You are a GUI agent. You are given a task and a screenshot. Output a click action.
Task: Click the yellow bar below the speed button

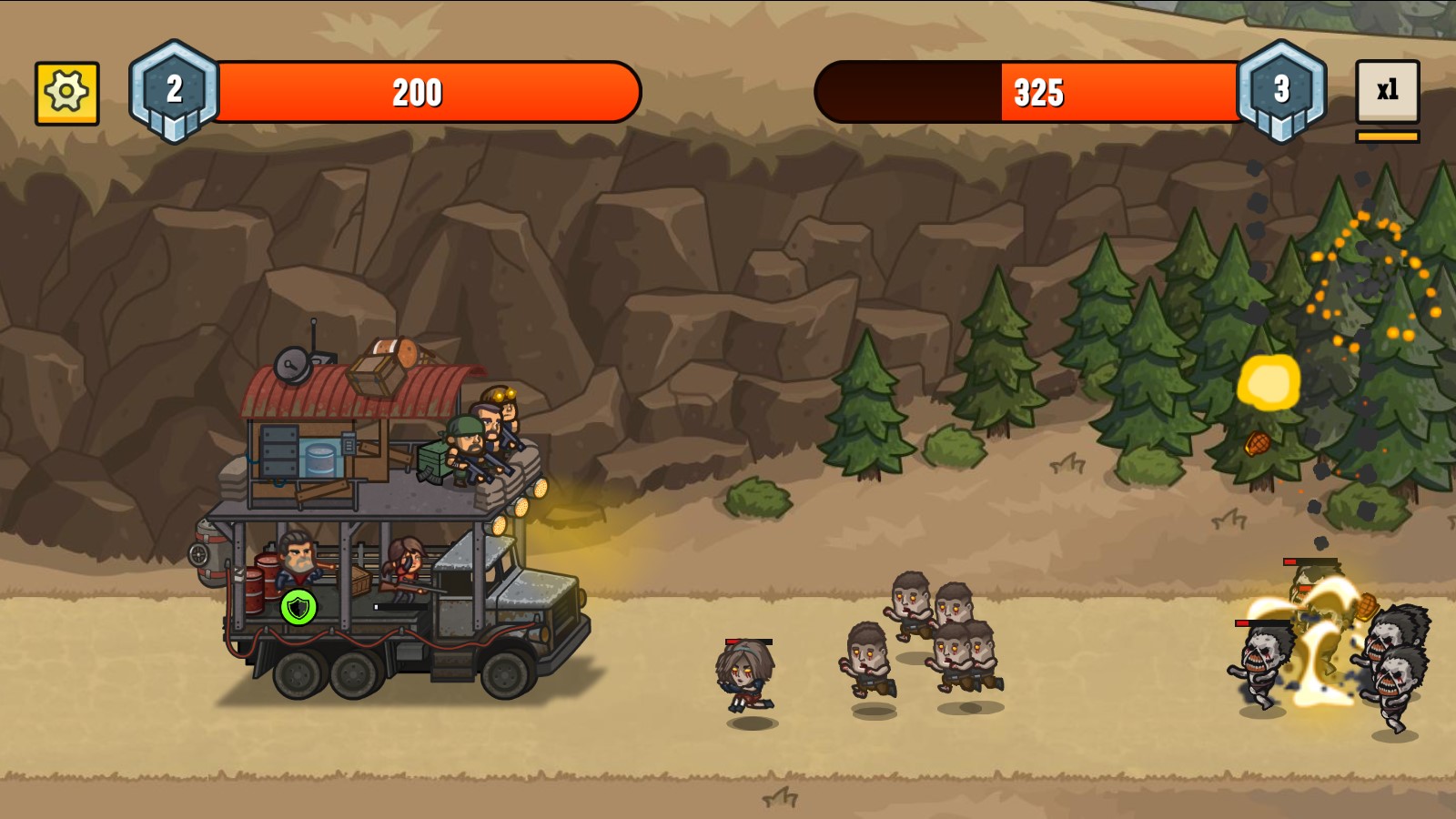tap(1386, 135)
